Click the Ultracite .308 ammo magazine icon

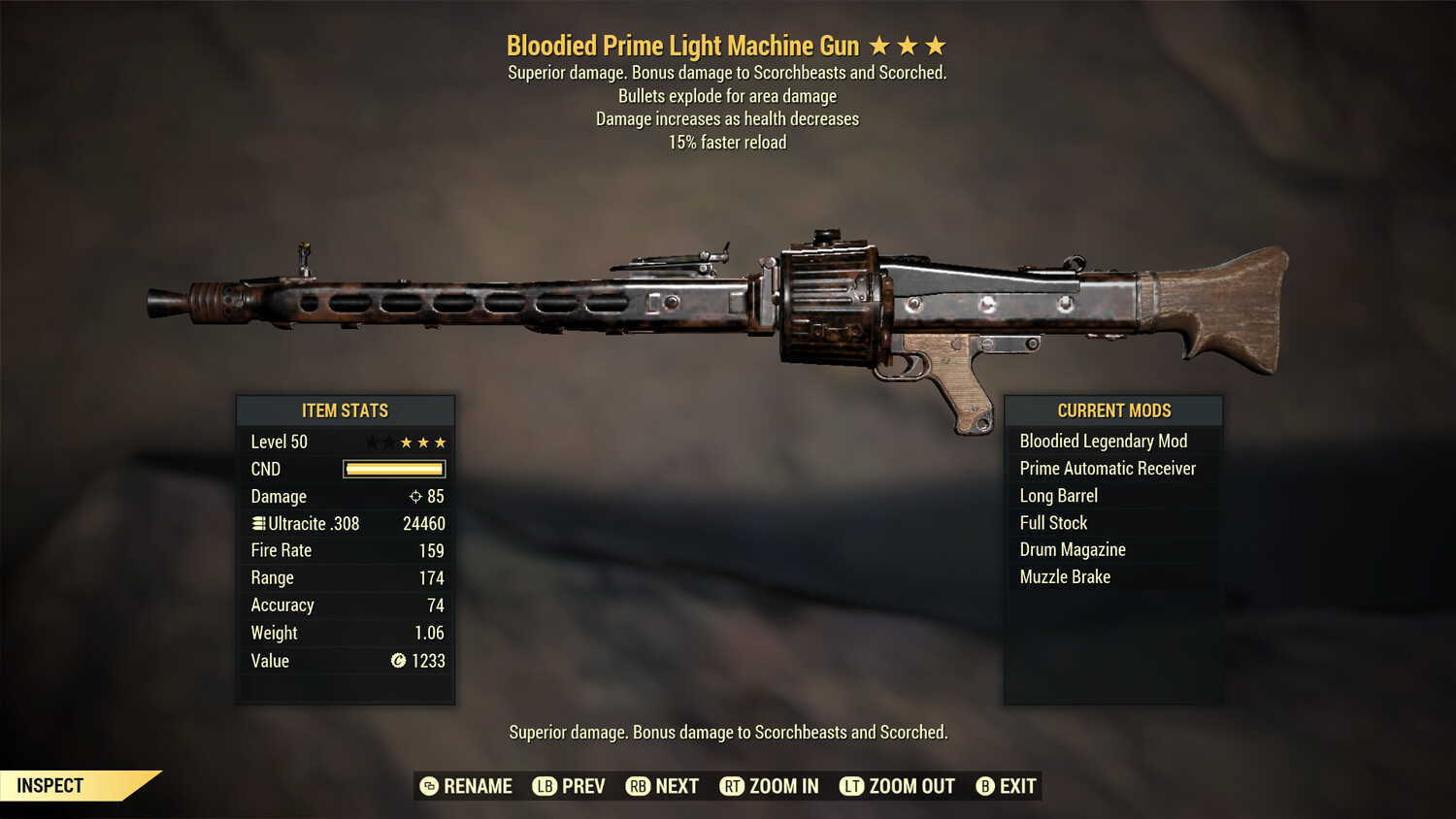(256, 523)
